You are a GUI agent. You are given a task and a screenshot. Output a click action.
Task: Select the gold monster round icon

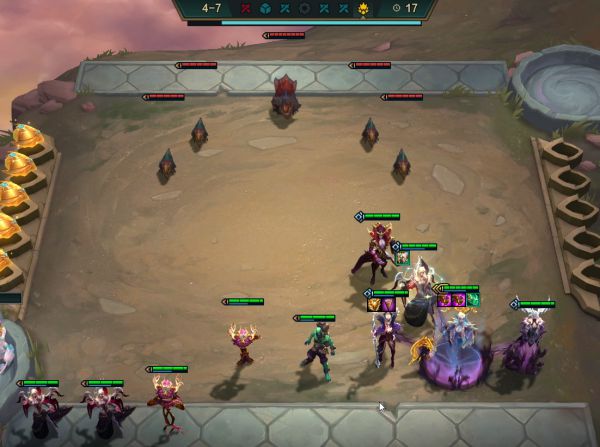click(363, 8)
